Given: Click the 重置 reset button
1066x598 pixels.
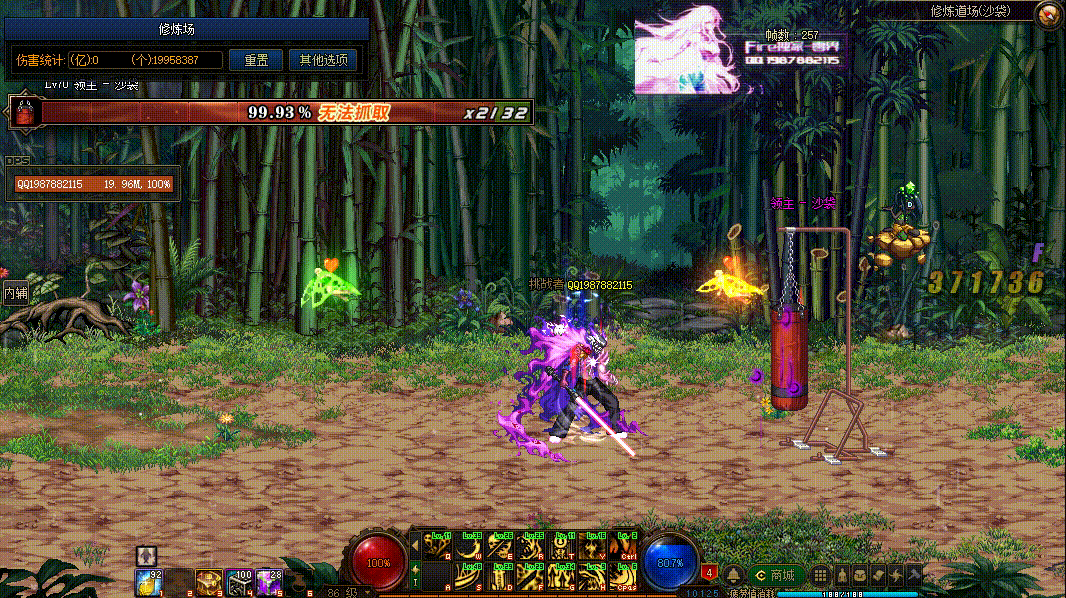Looking at the screenshot, I should pos(256,60).
